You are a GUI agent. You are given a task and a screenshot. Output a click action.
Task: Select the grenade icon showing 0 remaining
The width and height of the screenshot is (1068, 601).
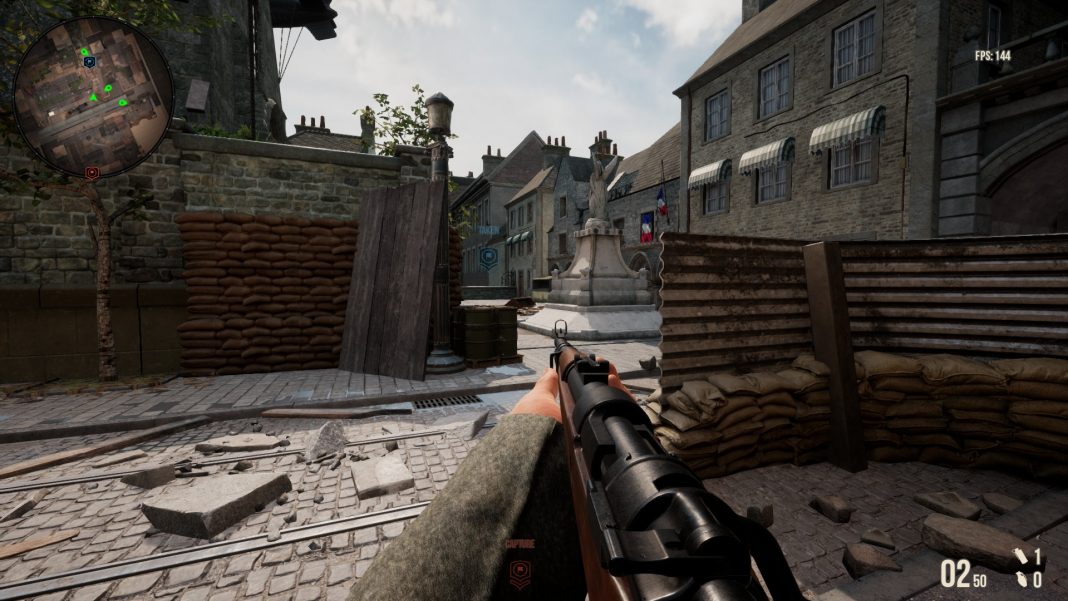click(1021, 578)
